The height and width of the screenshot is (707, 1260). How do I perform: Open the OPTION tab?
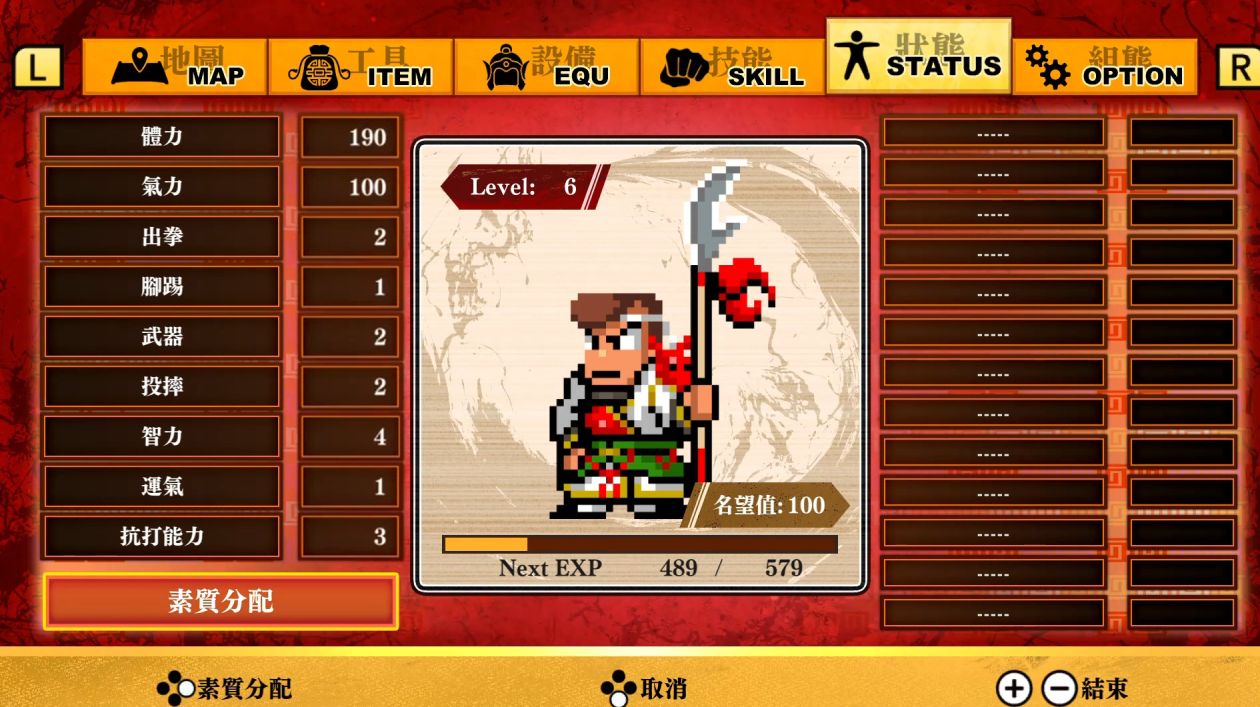click(x=1105, y=67)
